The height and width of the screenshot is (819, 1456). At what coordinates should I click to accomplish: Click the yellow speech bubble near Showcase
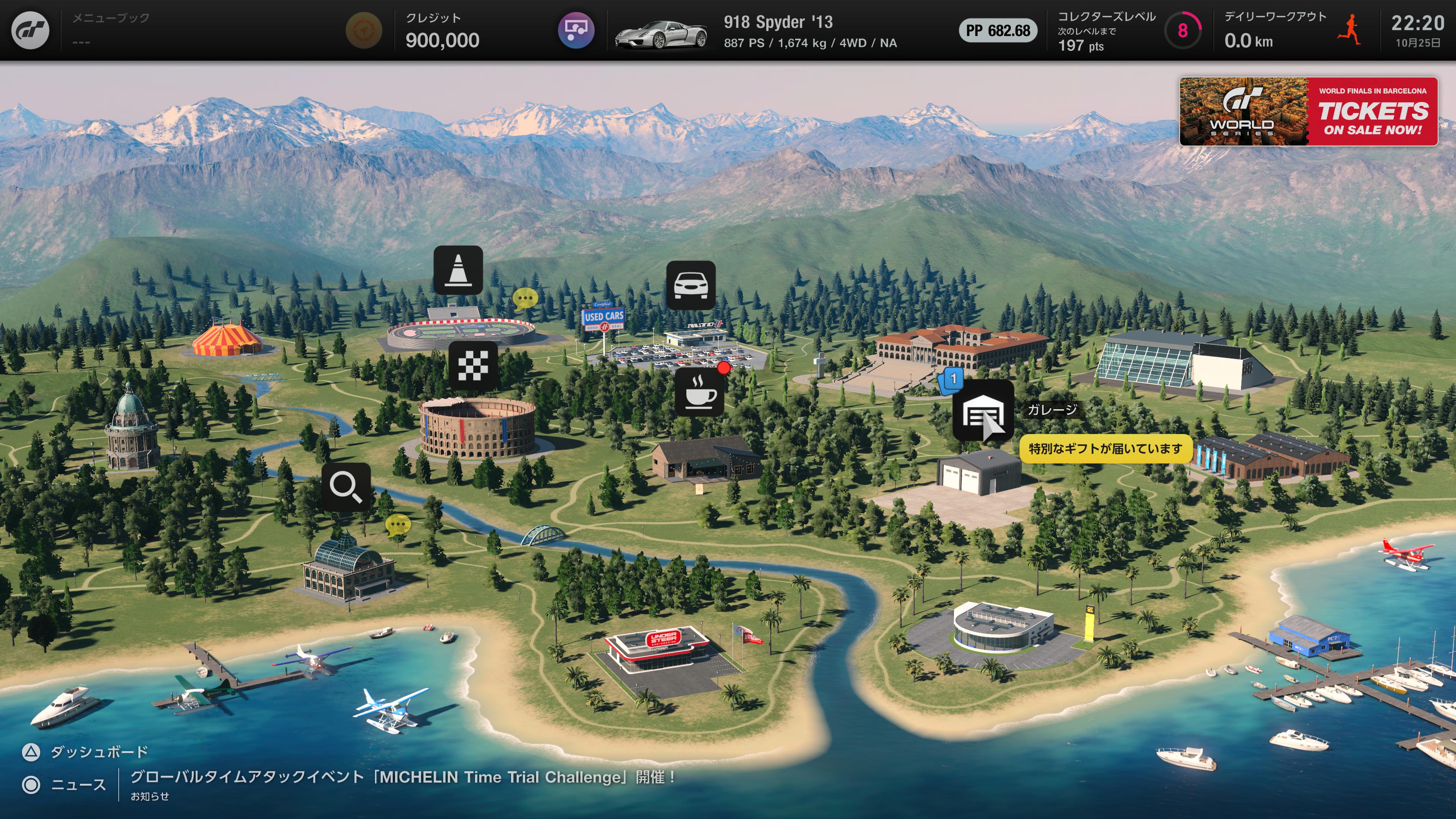click(x=397, y=525)
